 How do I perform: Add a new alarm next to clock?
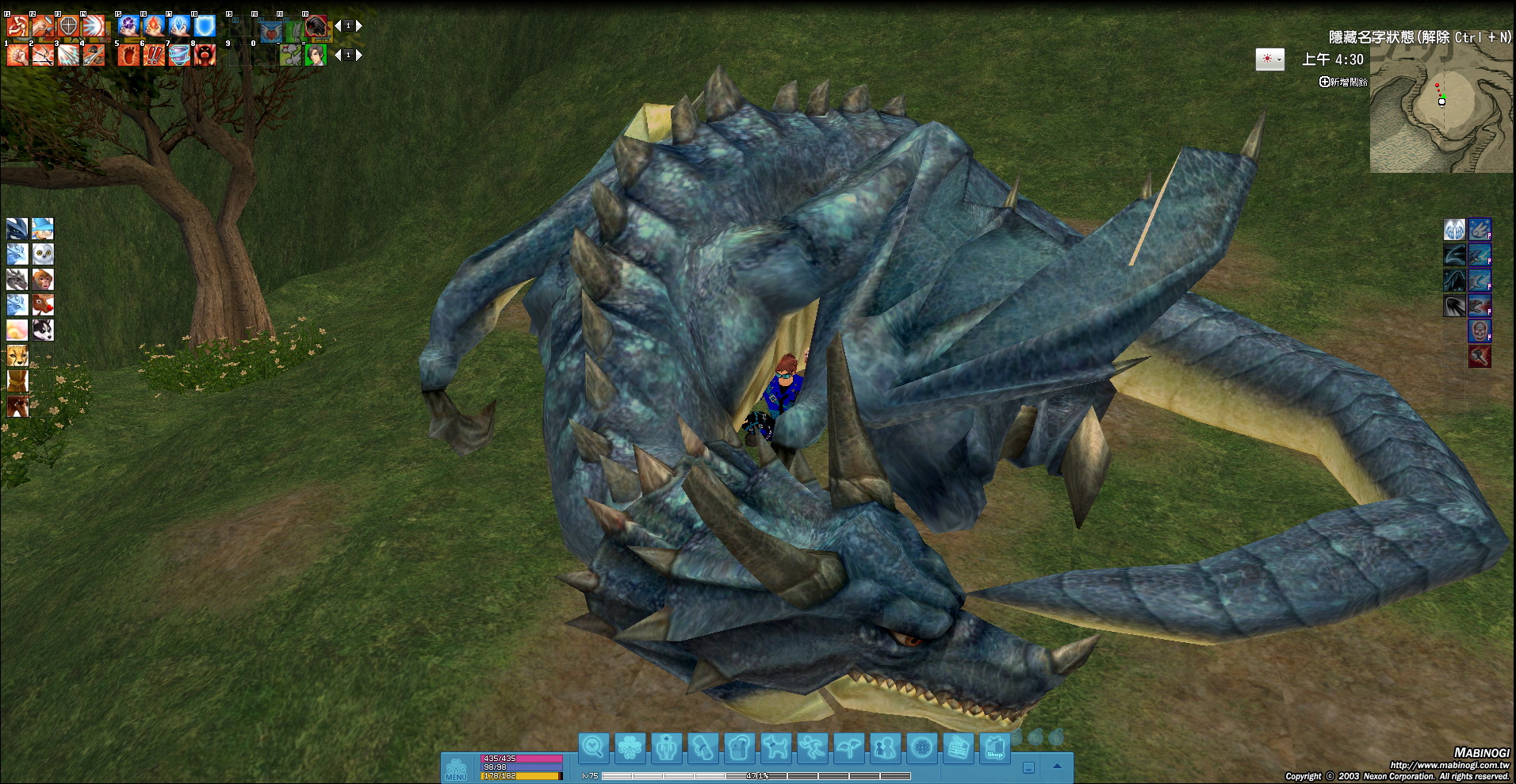[1343, 82]
